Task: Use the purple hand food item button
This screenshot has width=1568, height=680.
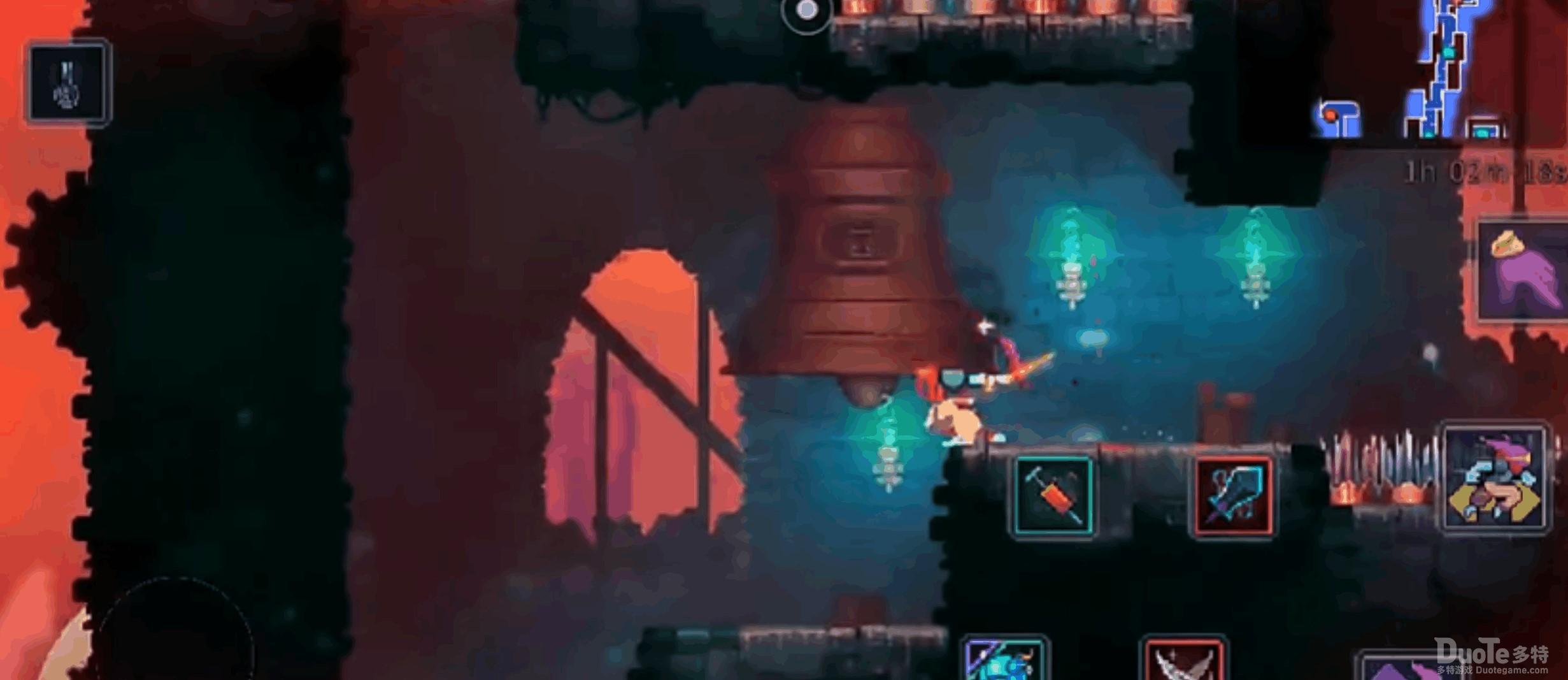Action: click(x=1523, y=270)
